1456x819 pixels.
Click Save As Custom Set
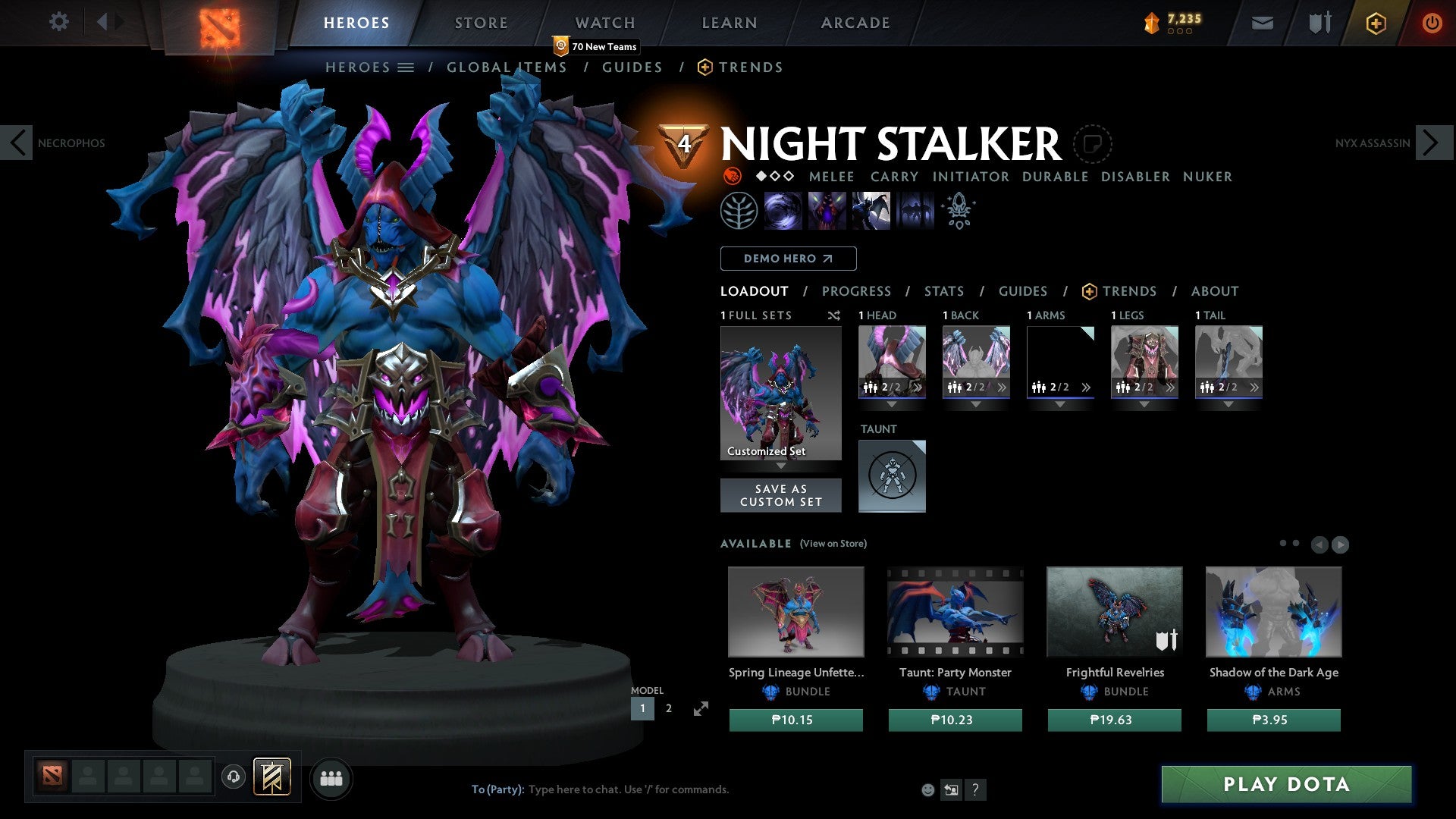point(781,495)
